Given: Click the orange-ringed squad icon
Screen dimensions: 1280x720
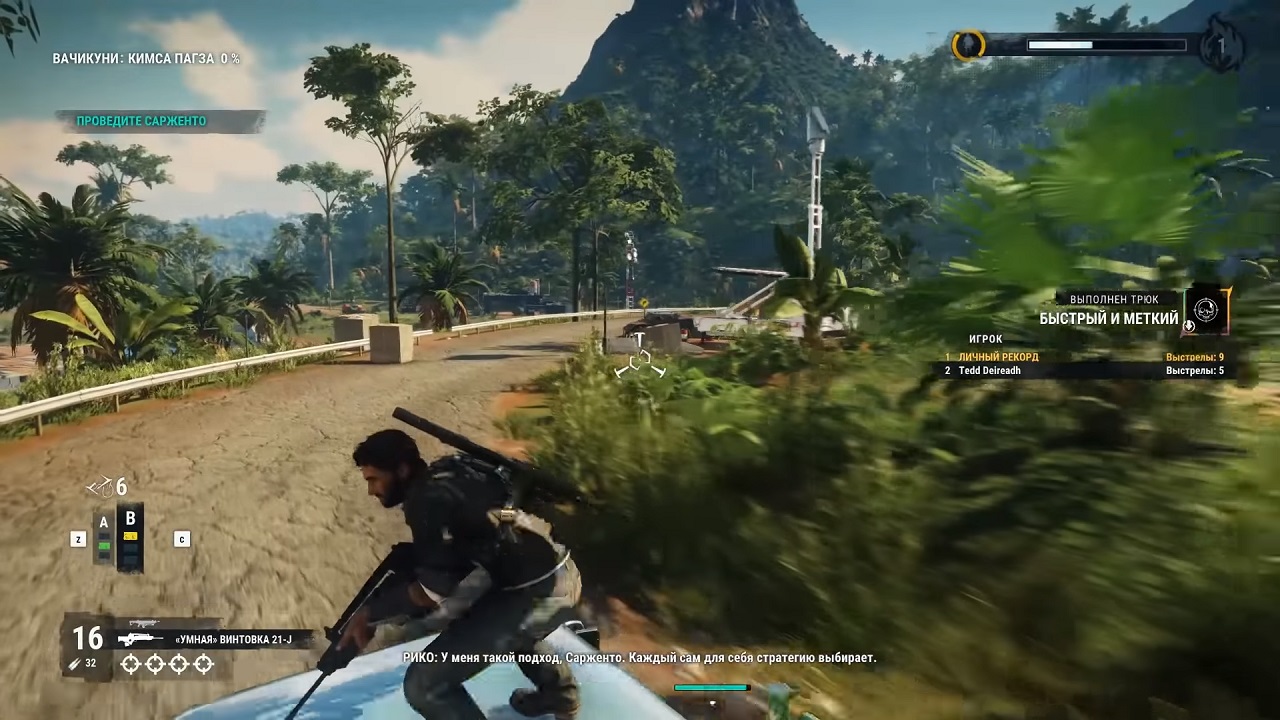Looking at the screenshot, I should pyautogui.click(x=968, y=46).
